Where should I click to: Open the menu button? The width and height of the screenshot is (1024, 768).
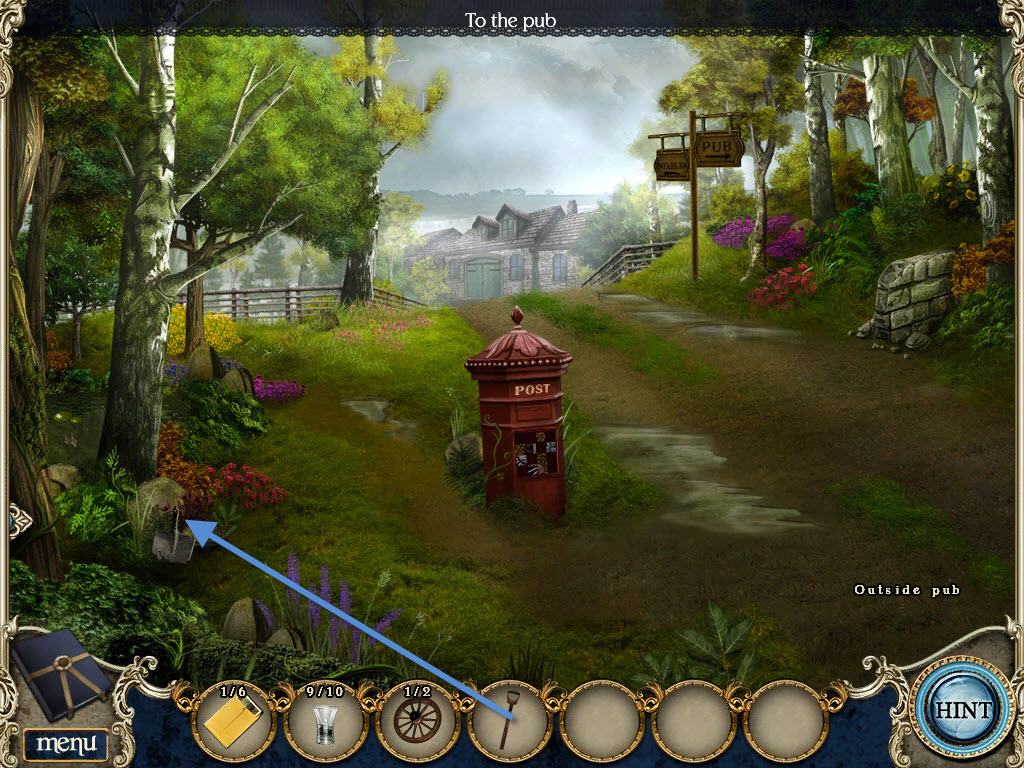click(65, 743)
